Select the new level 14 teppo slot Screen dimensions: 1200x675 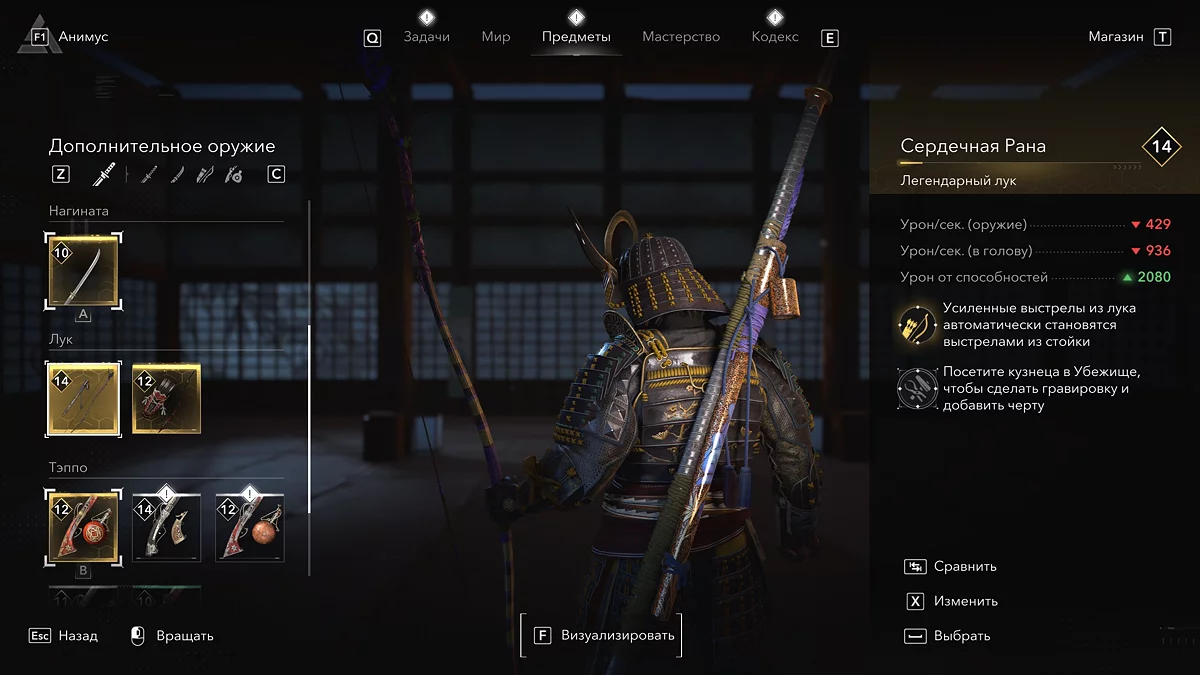coord(167,526)
